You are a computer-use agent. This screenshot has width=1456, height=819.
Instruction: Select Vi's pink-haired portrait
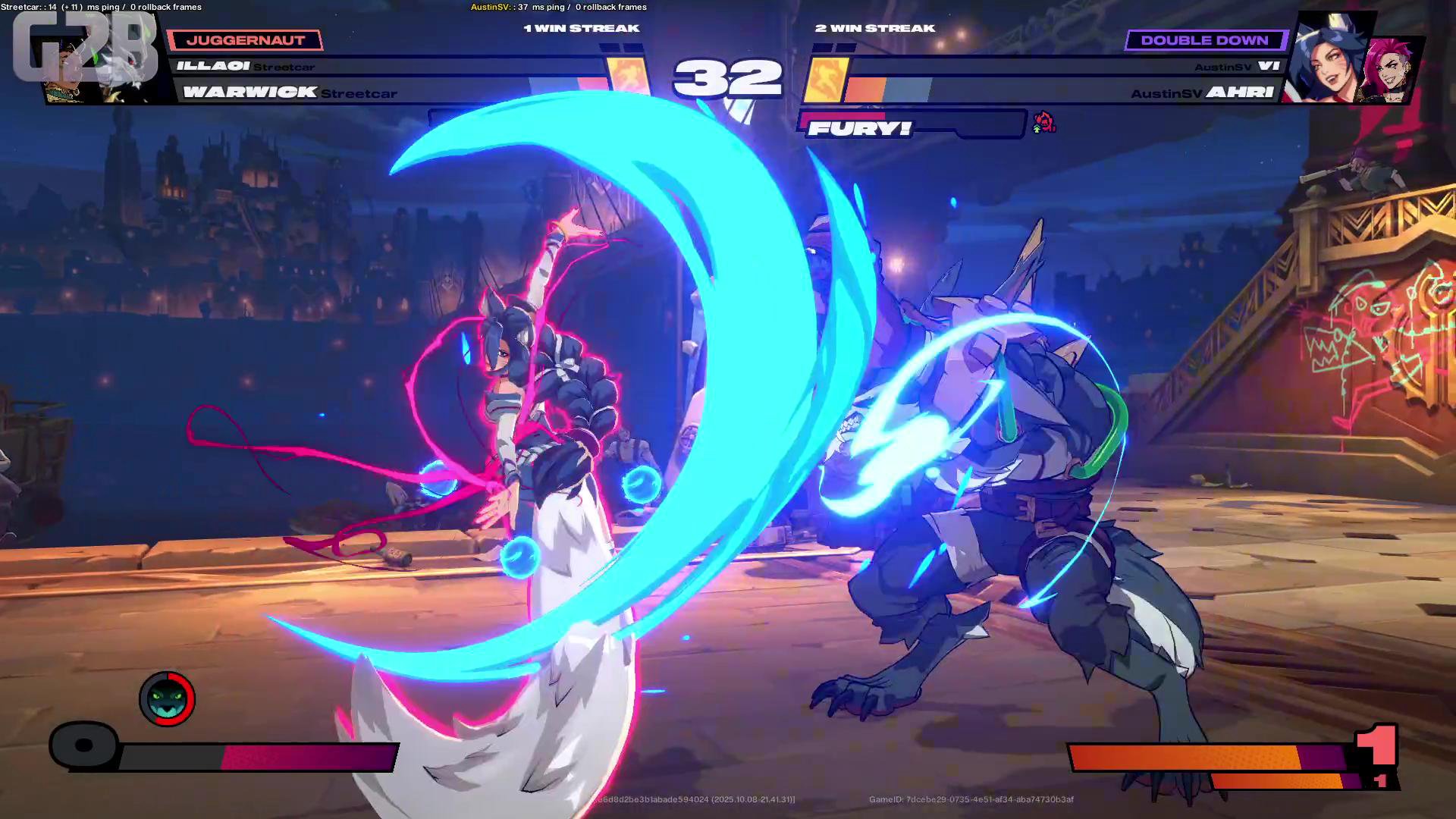(x=1392, y=70)
